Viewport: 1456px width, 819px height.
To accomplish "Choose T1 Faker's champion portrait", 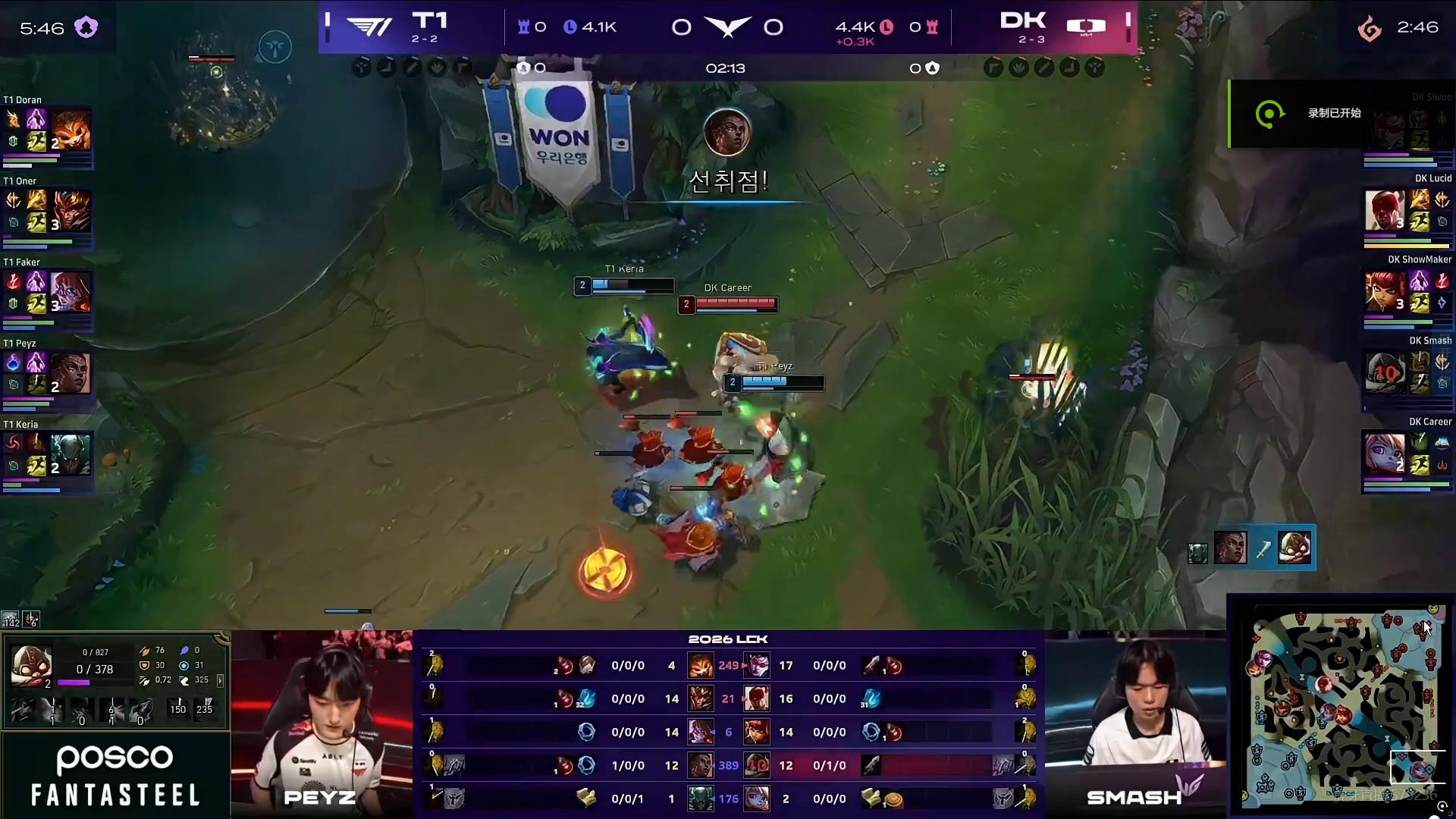I will point(71,293).
